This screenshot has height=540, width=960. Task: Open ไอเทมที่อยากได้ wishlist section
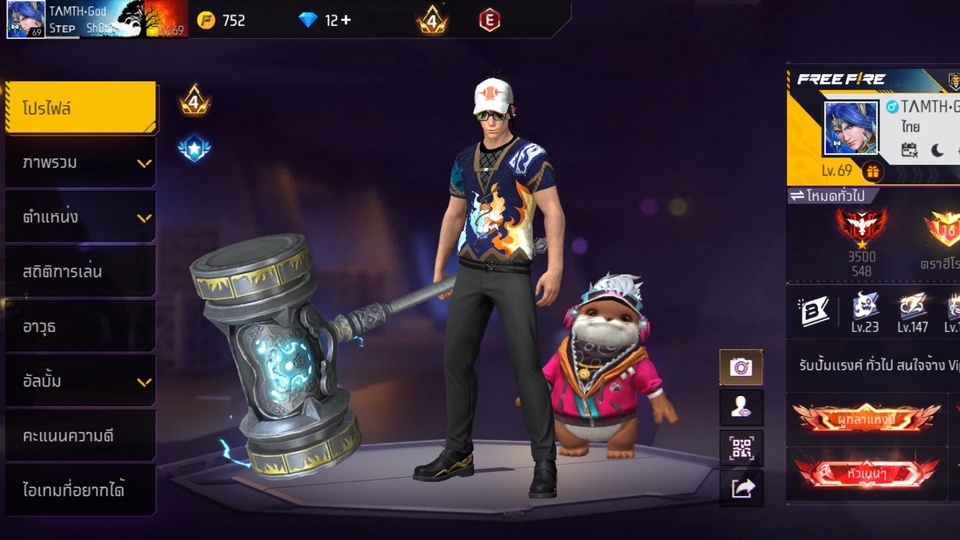tap(80, 490)
